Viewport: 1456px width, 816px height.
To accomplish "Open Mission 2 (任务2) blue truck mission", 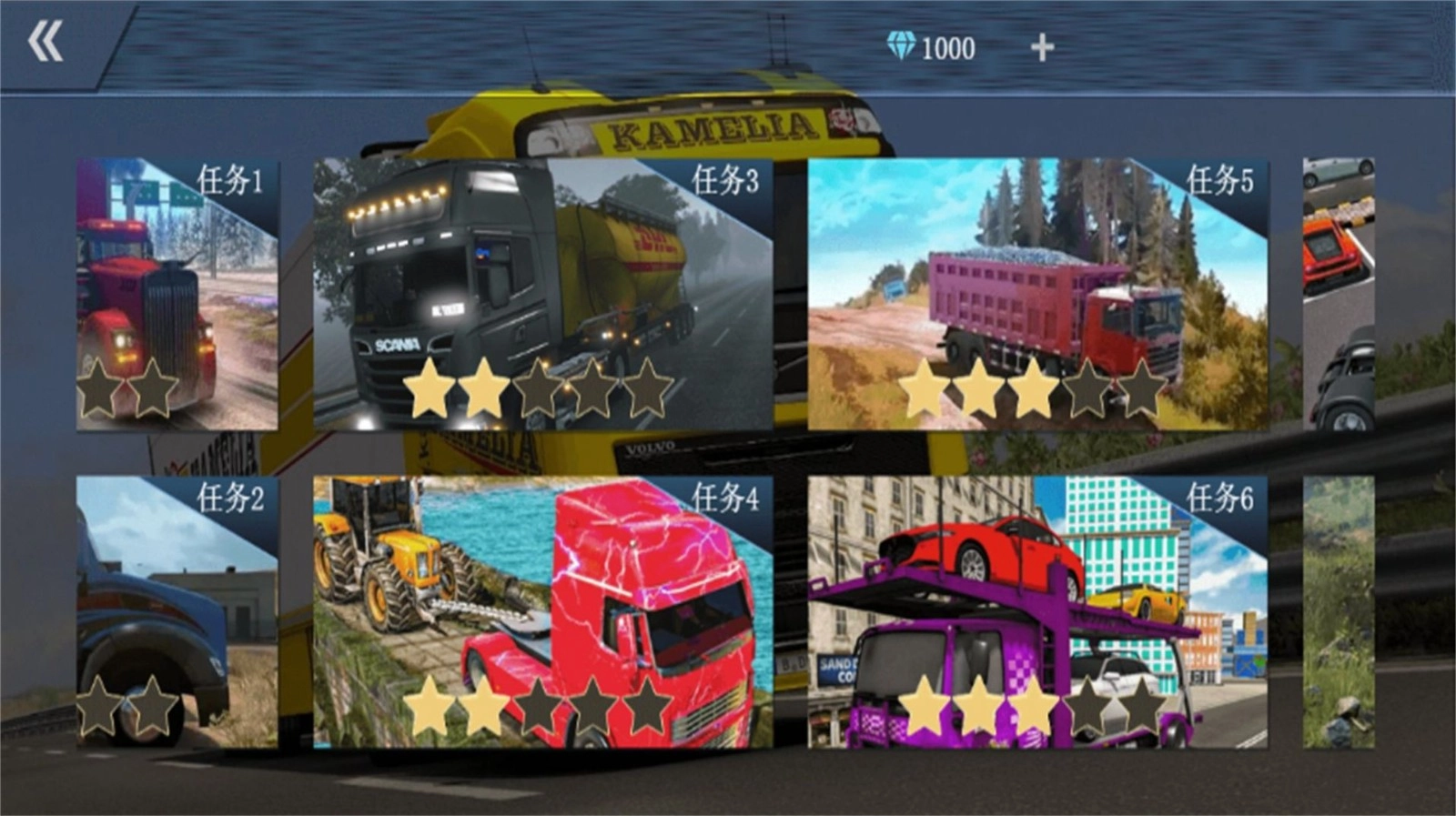I will point(176,609).
